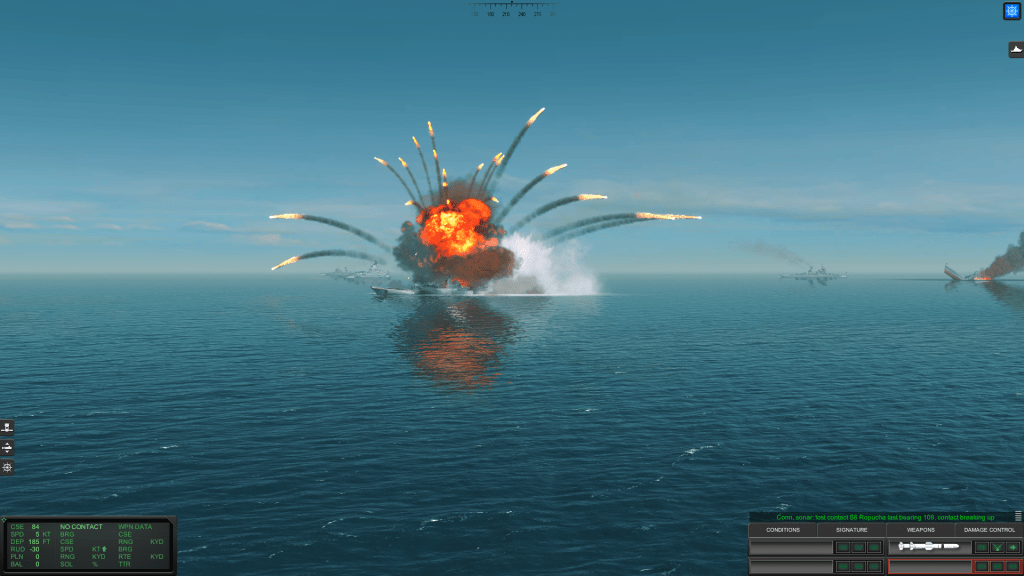Switch to the Signature tab

[851, 530]
